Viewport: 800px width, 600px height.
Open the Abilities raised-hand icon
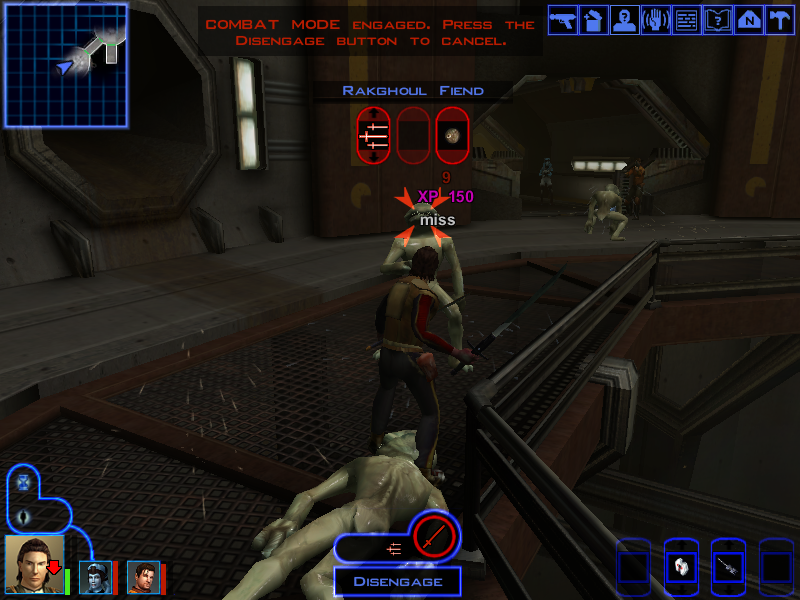[x=656, y=20]
